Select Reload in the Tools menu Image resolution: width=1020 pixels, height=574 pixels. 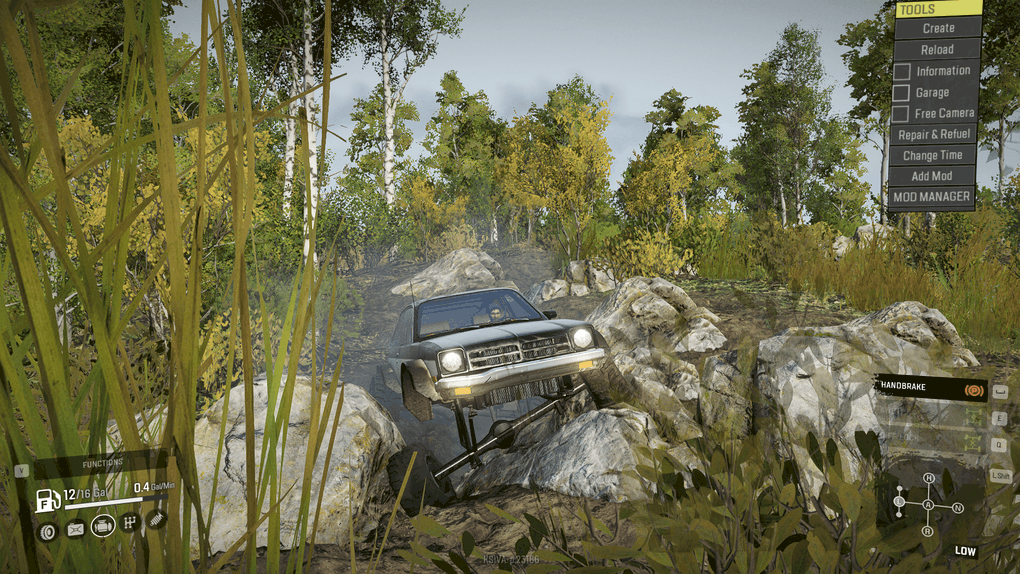[937, 49]
